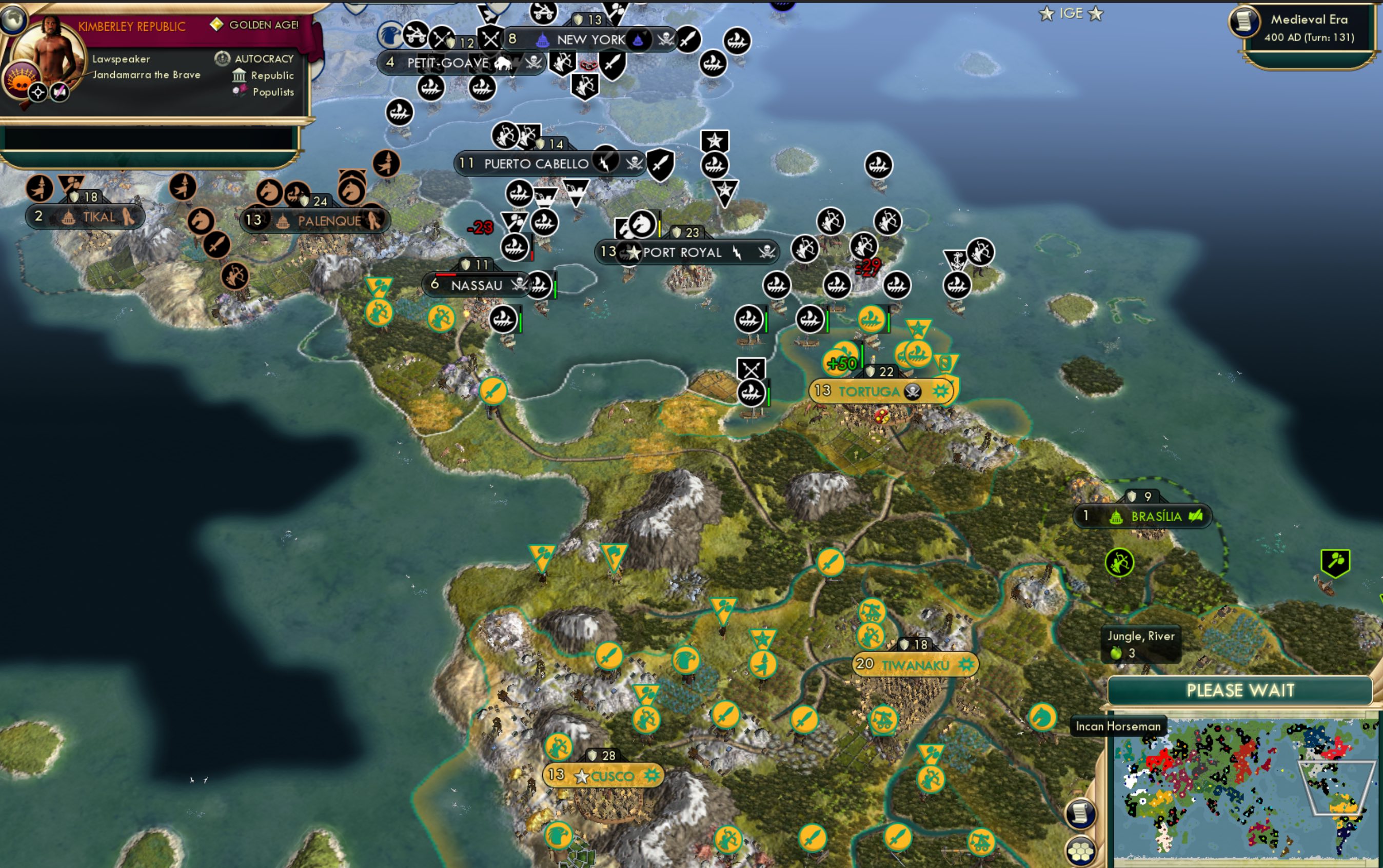Open the Autocracy policy branch icon
Screen dimensions: 1383x868
(x=223, y=58)
